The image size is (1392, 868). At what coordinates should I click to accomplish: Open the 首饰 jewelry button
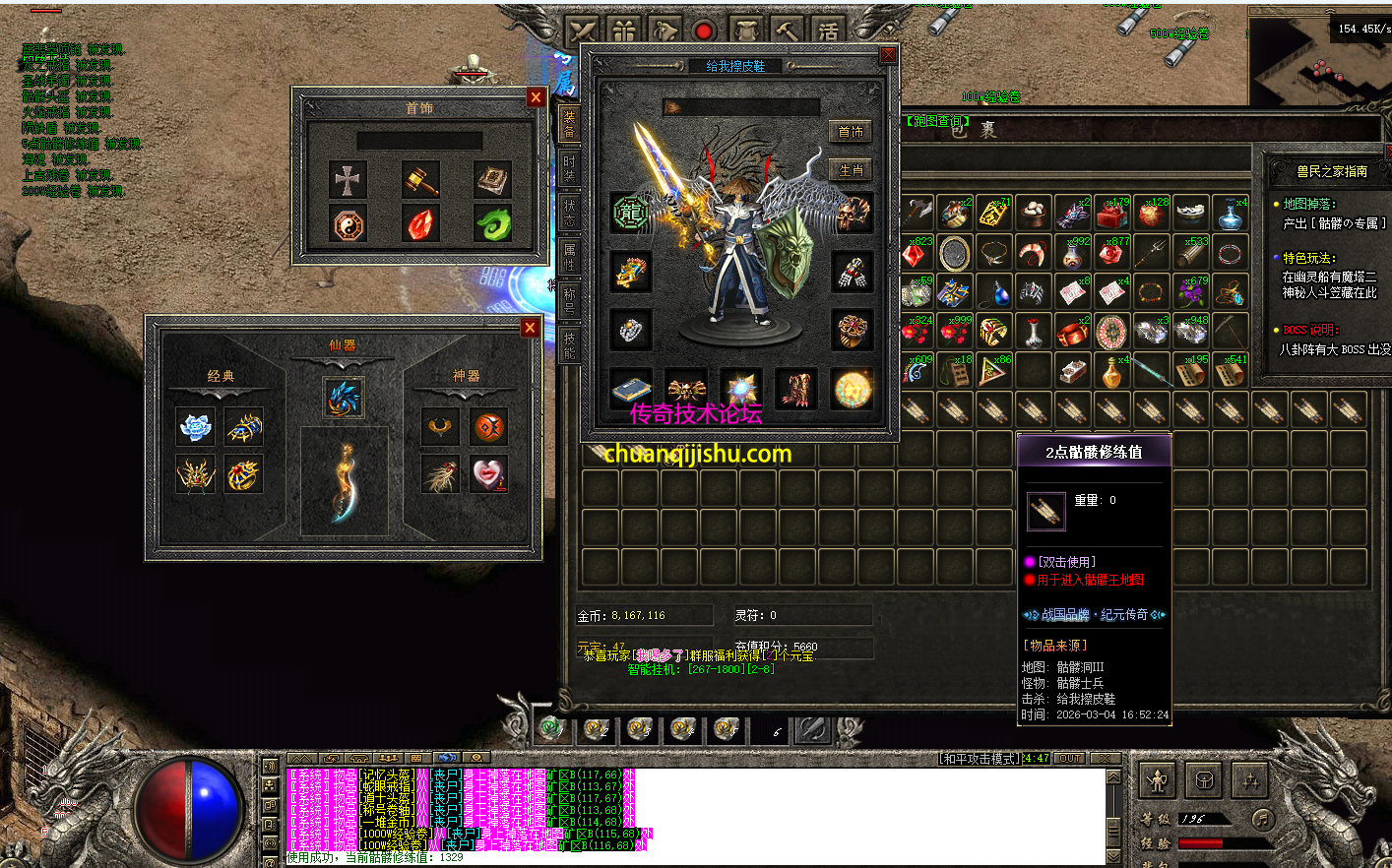[x=851, y=132]
